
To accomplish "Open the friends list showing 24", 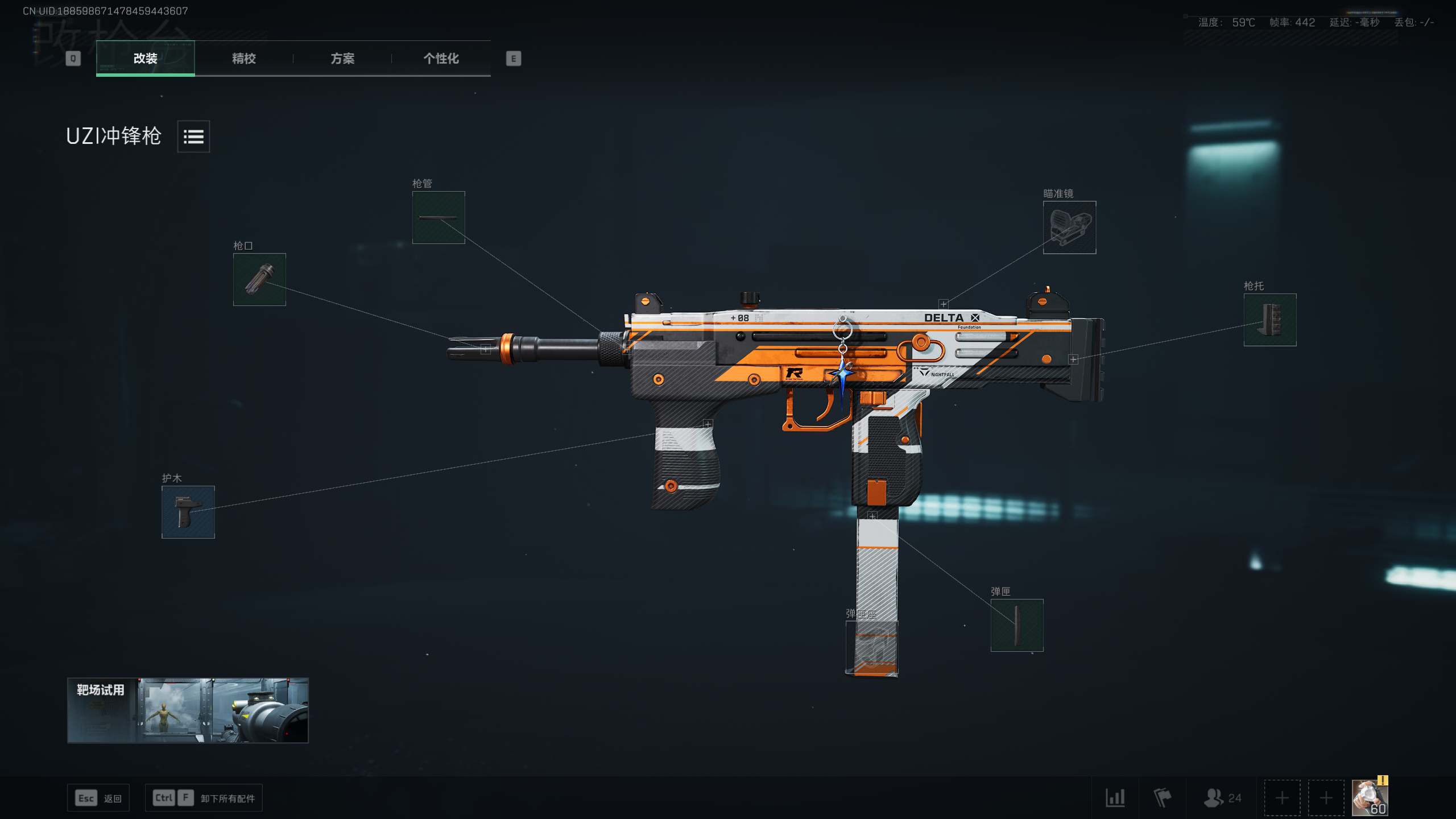I will coord(1222,797).
